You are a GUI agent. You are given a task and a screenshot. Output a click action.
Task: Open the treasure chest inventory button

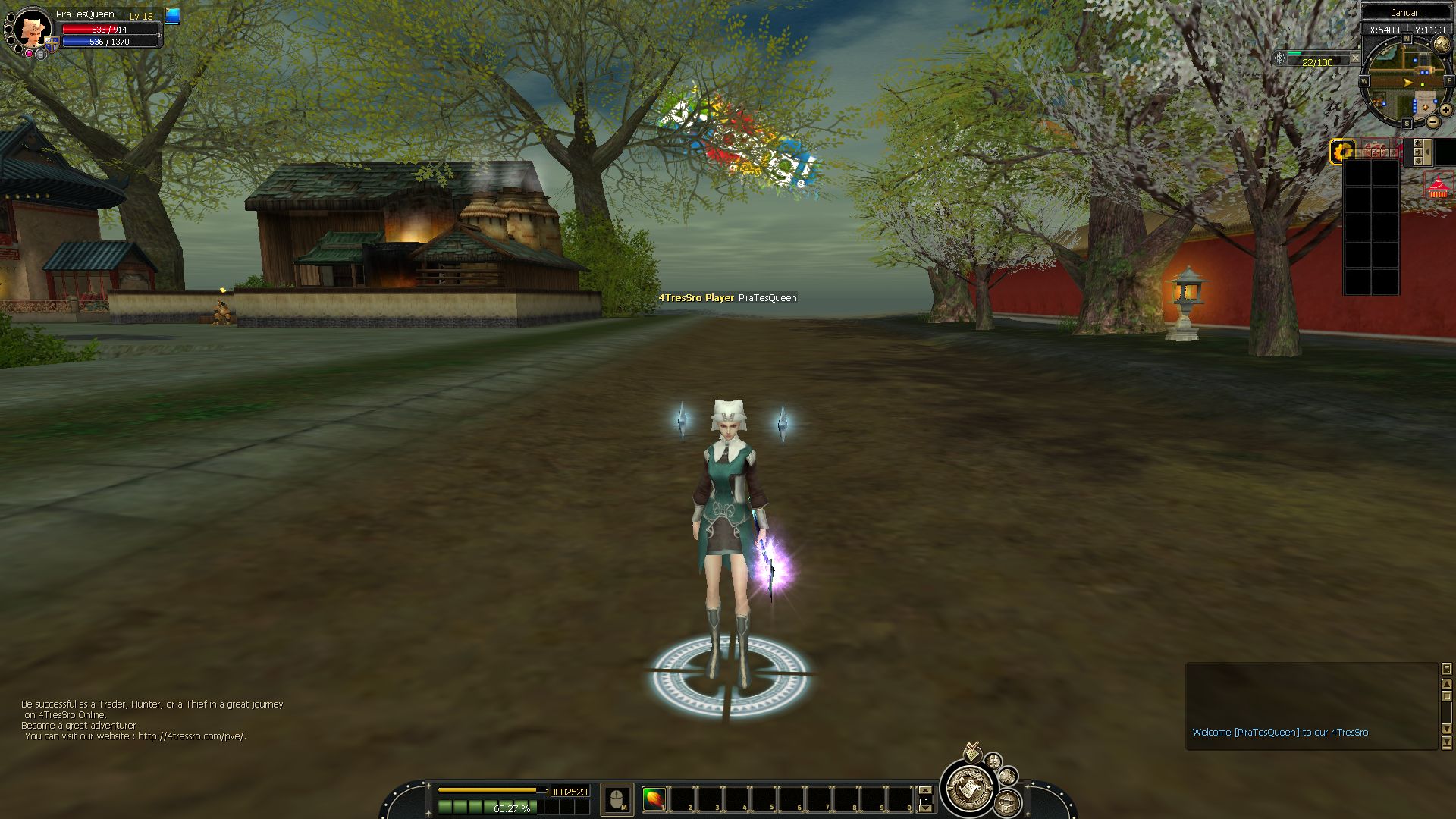click(1006, 802)
